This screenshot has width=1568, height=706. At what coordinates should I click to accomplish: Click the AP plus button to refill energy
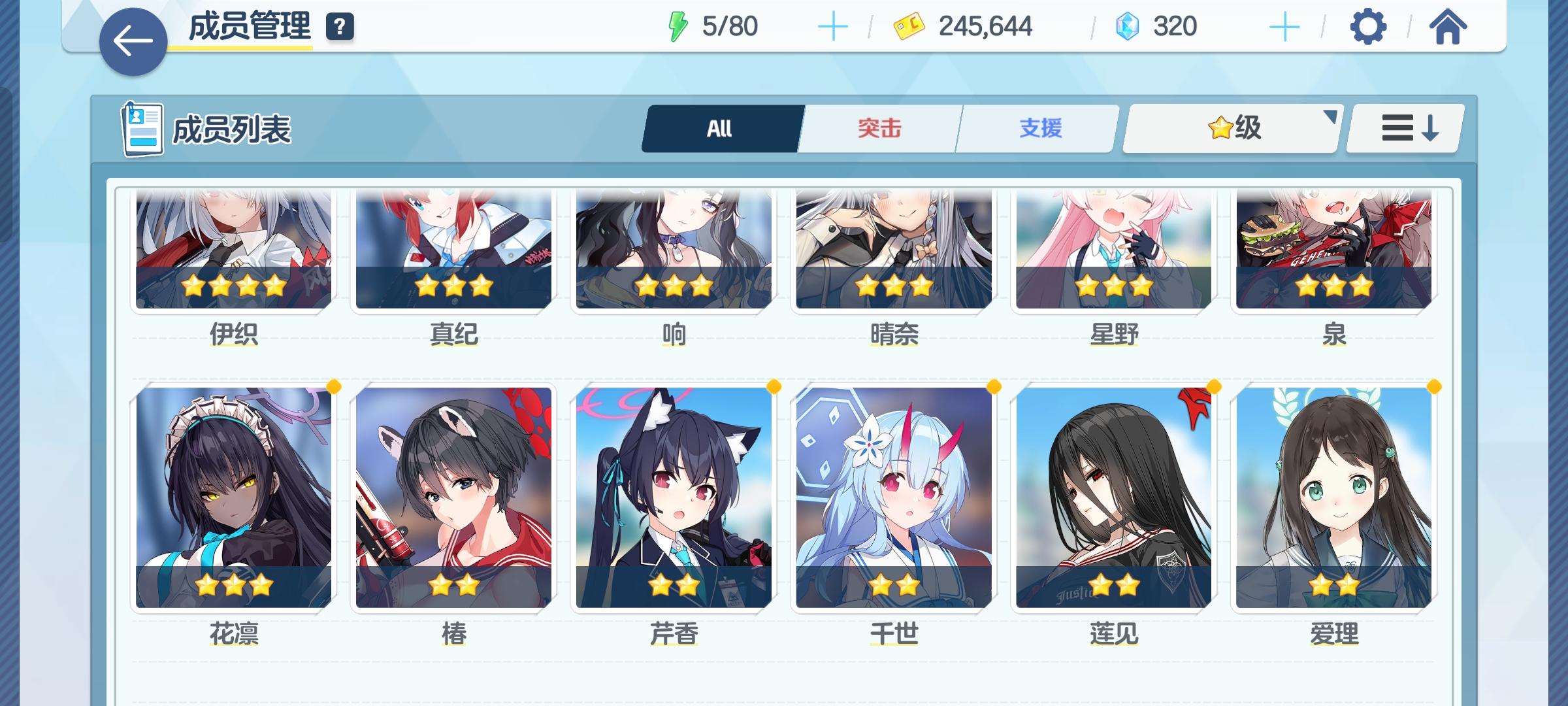[834, 26]
